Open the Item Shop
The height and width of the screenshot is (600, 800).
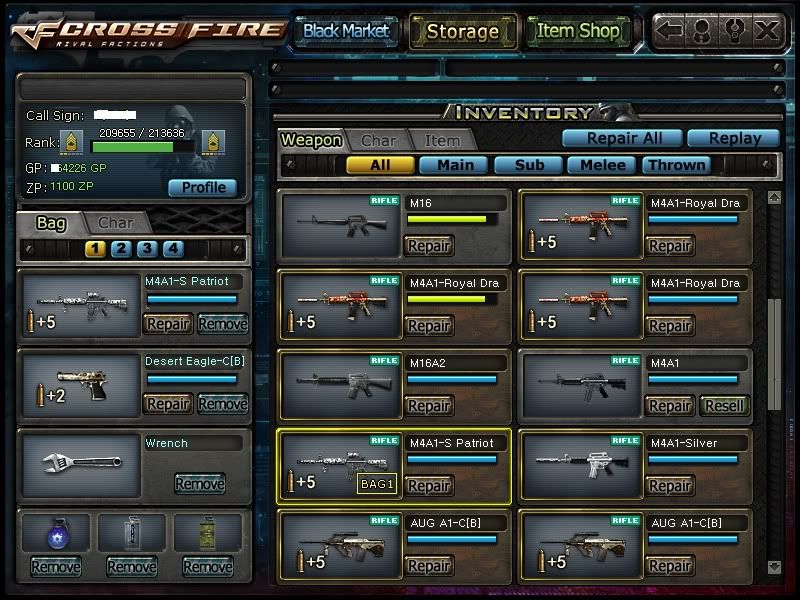(578, 31)
